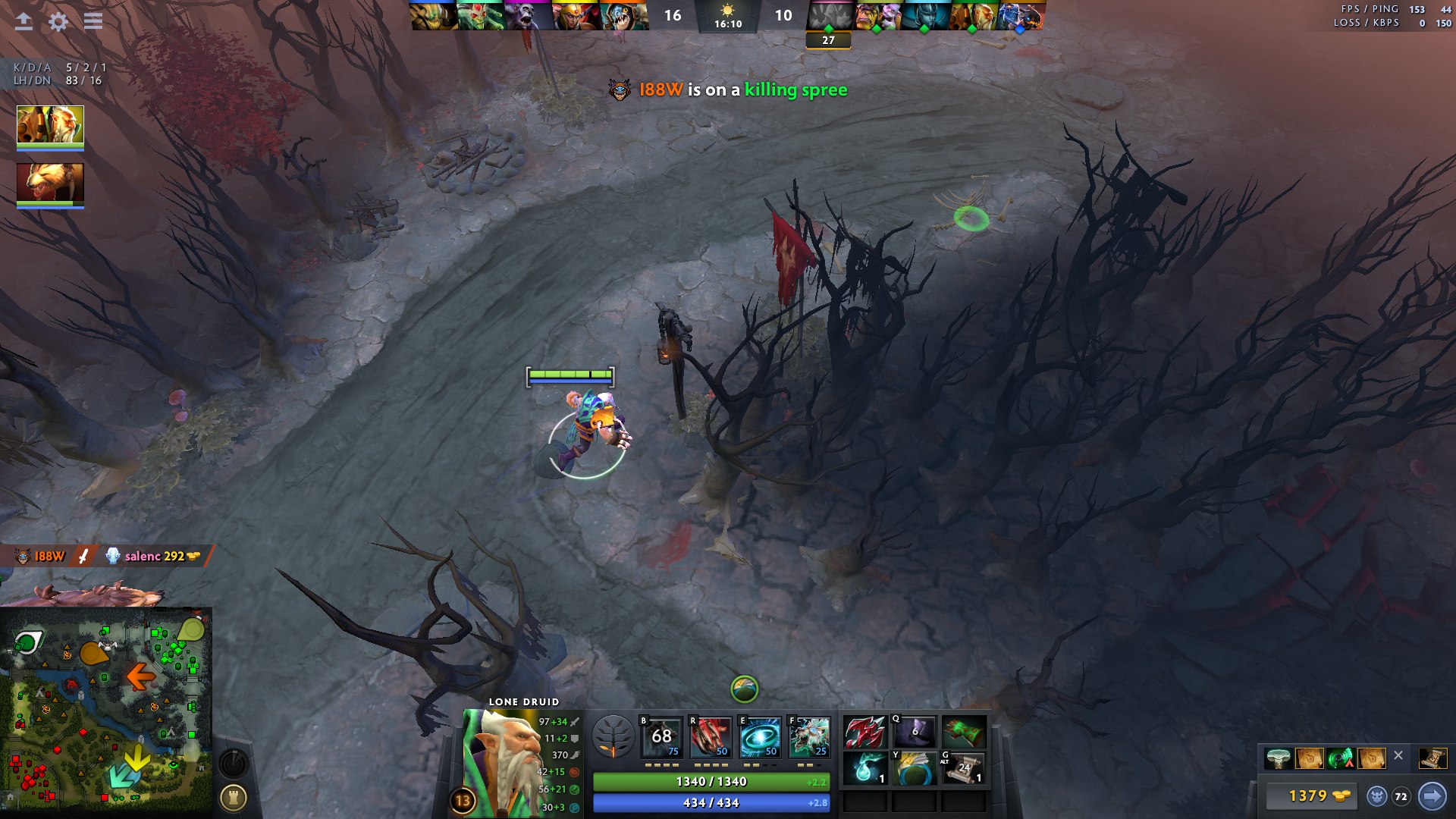Select the purple boots item slot
Screen dimensions: 1456x819
point(914,733)
